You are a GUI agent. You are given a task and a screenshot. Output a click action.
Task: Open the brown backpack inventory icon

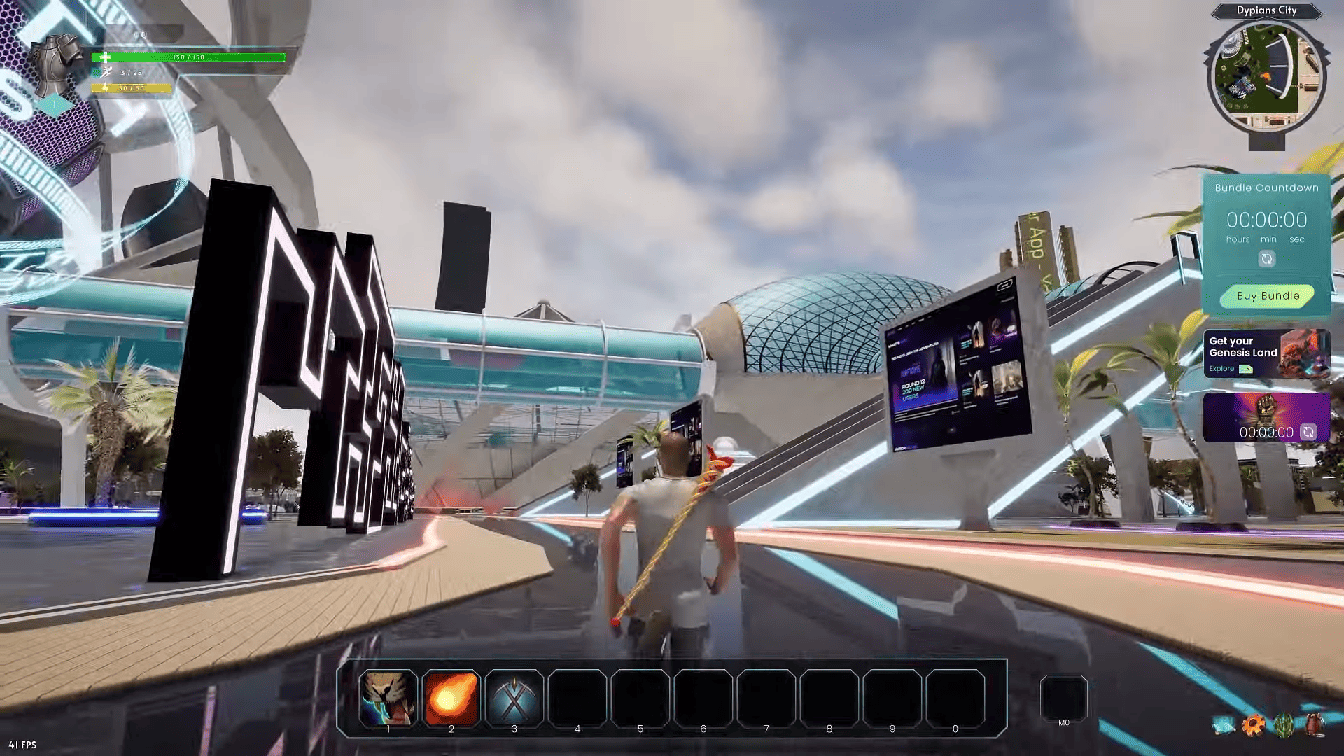(1315, 724)
